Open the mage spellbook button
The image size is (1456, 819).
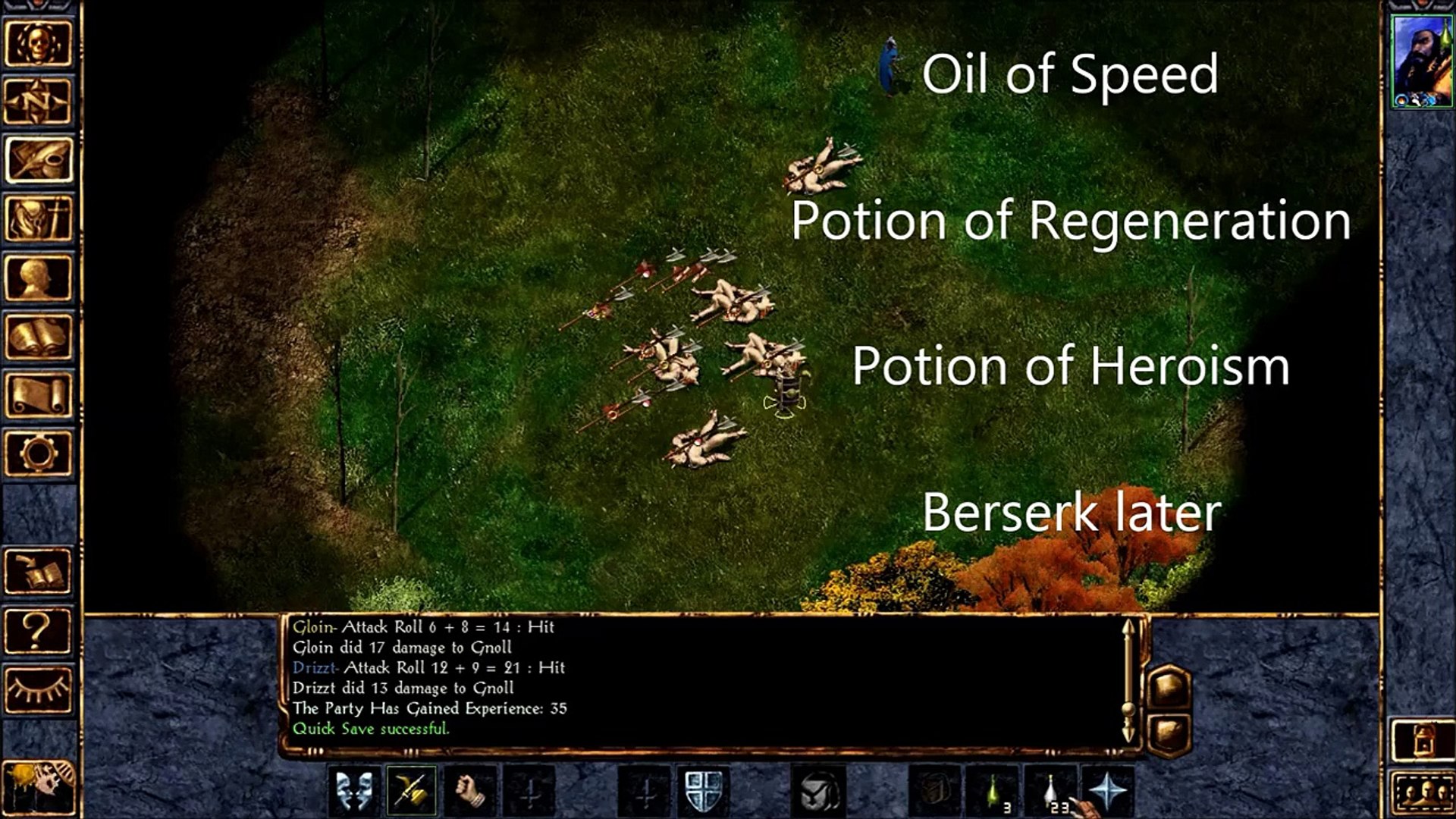tap(39, 336)
